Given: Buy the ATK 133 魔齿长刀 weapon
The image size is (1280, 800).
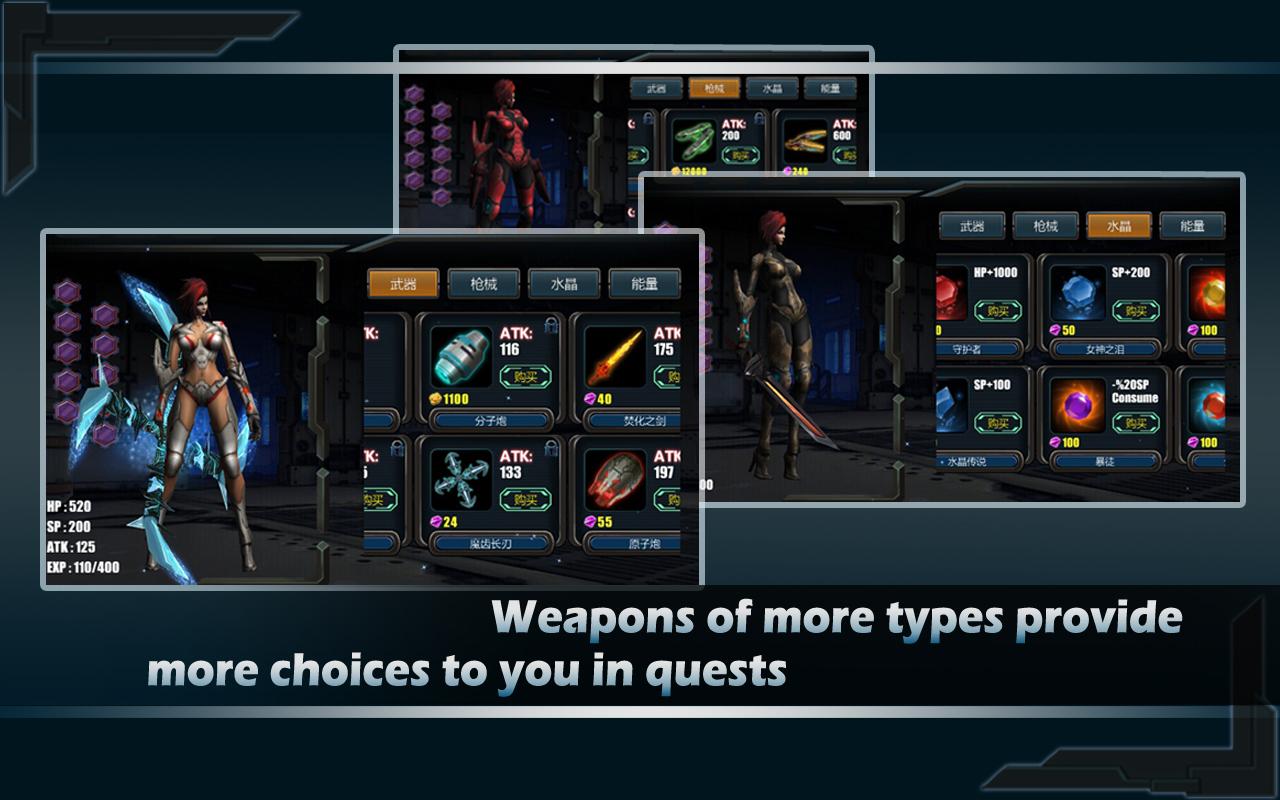Looking at the screenshot, I should coord(525,499).
